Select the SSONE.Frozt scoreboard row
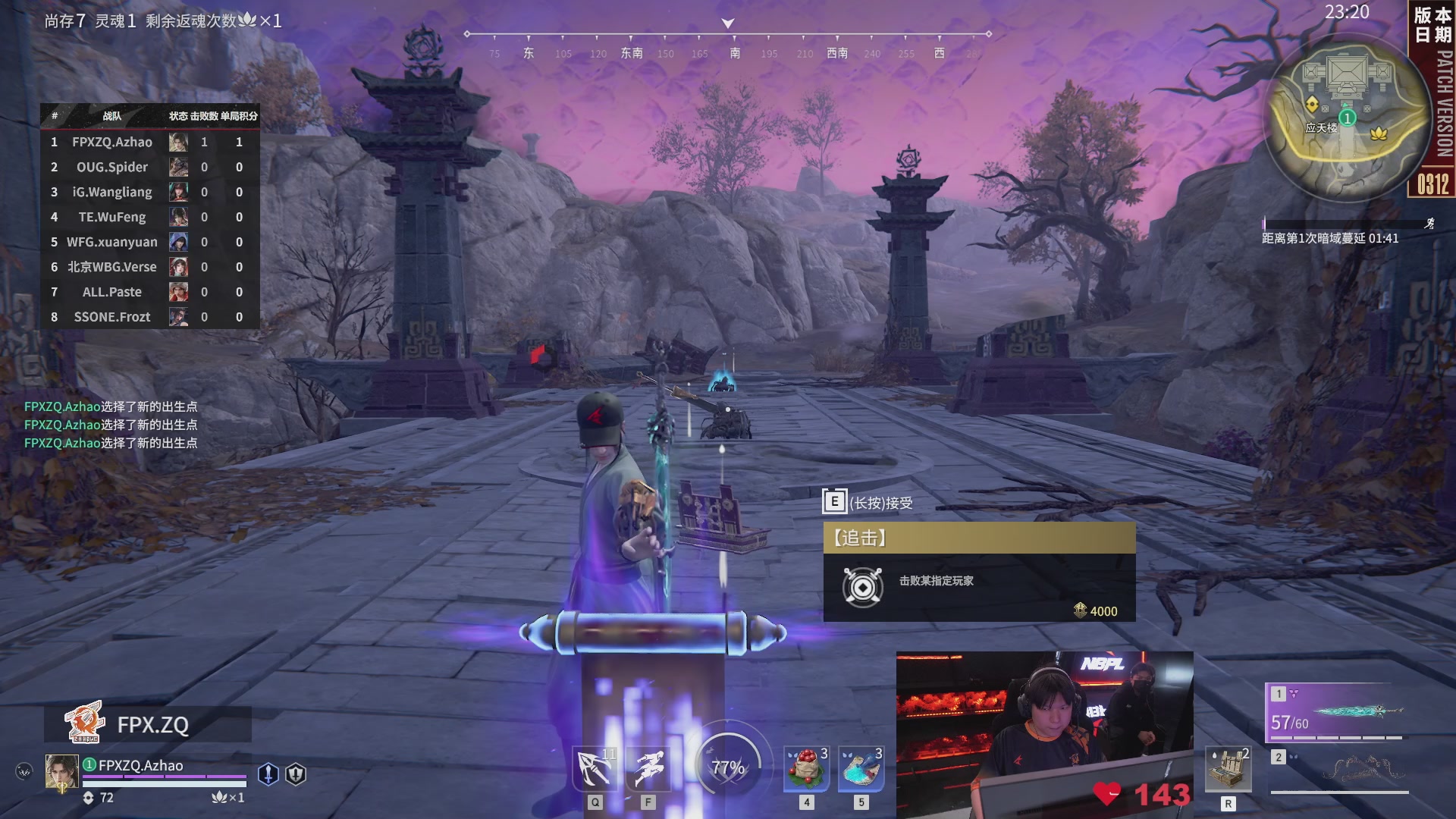This screenshot has height=819, width=1456. (x=150, y=317)
